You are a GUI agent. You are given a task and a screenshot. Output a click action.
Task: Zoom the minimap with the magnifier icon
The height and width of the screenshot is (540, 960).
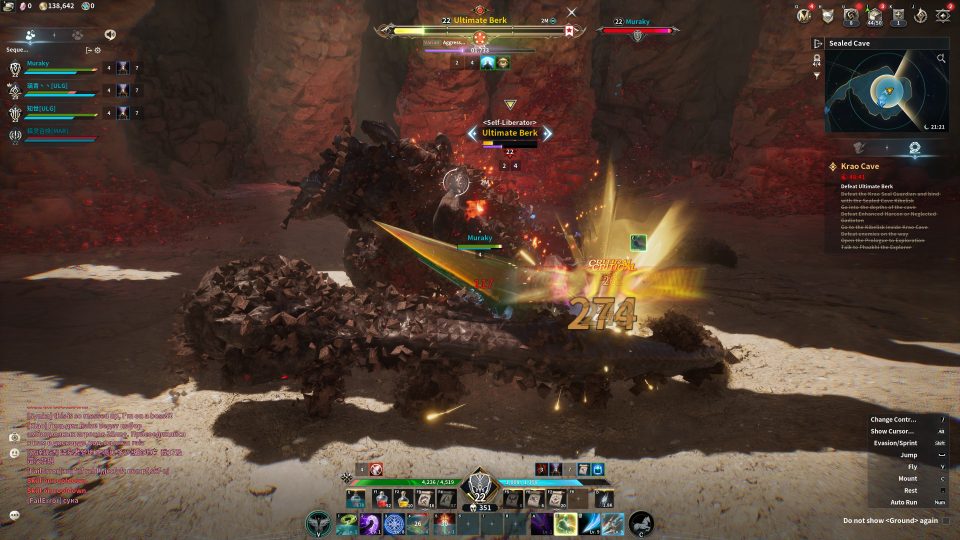click(942, 59)
